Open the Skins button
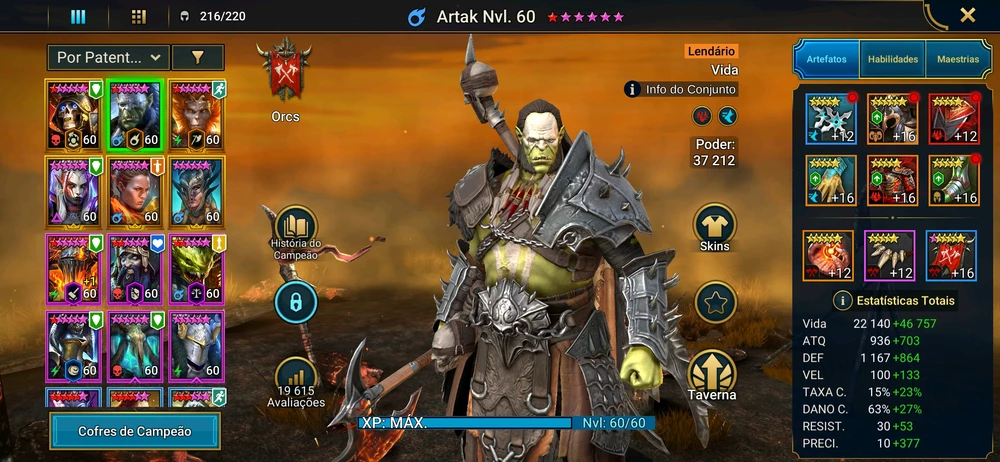 click(x=715, y=227)
